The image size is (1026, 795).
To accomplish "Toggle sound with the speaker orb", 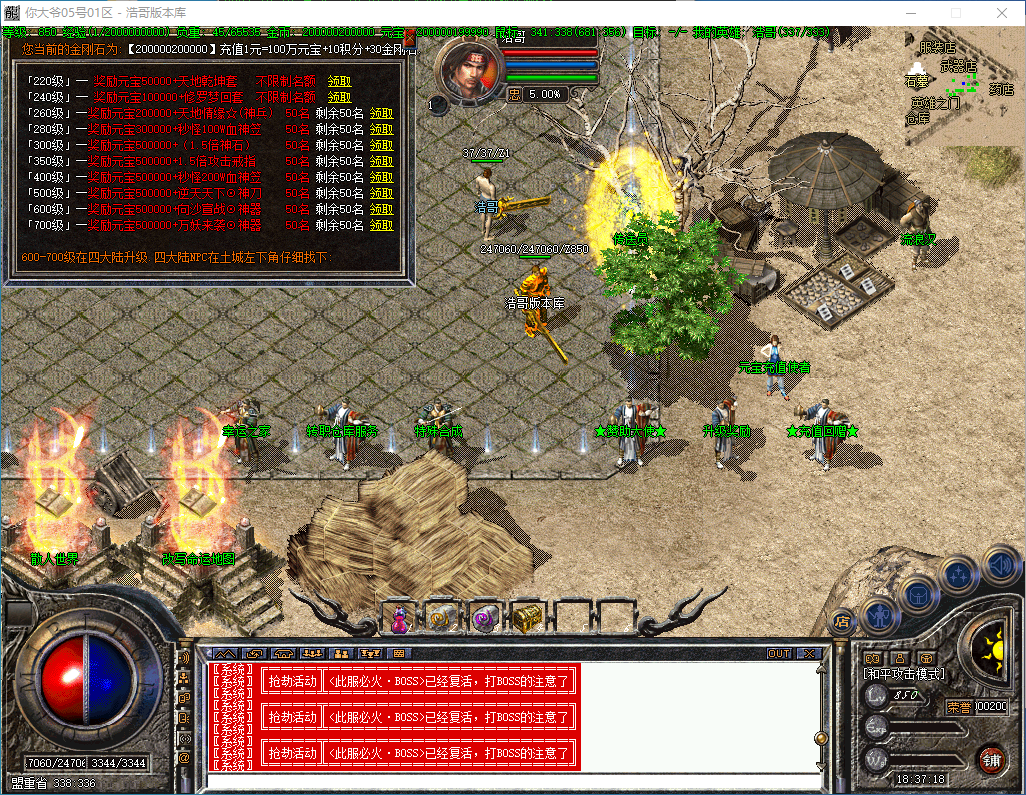I will point(1000,565).
